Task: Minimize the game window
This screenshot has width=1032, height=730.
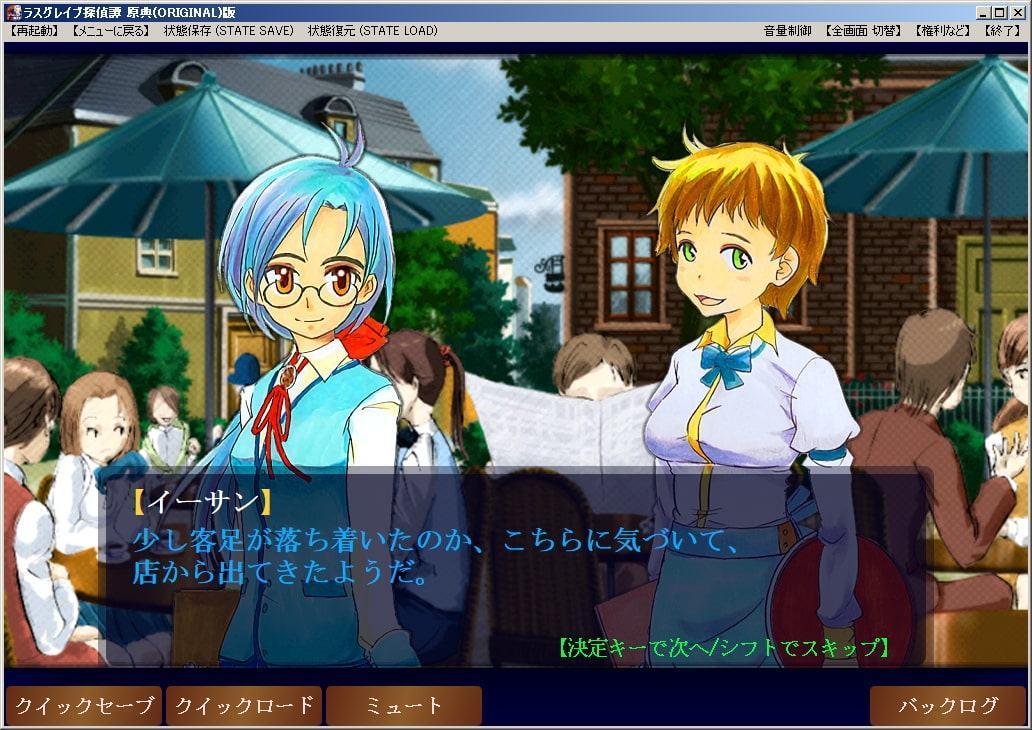Action: pos(984,12)
